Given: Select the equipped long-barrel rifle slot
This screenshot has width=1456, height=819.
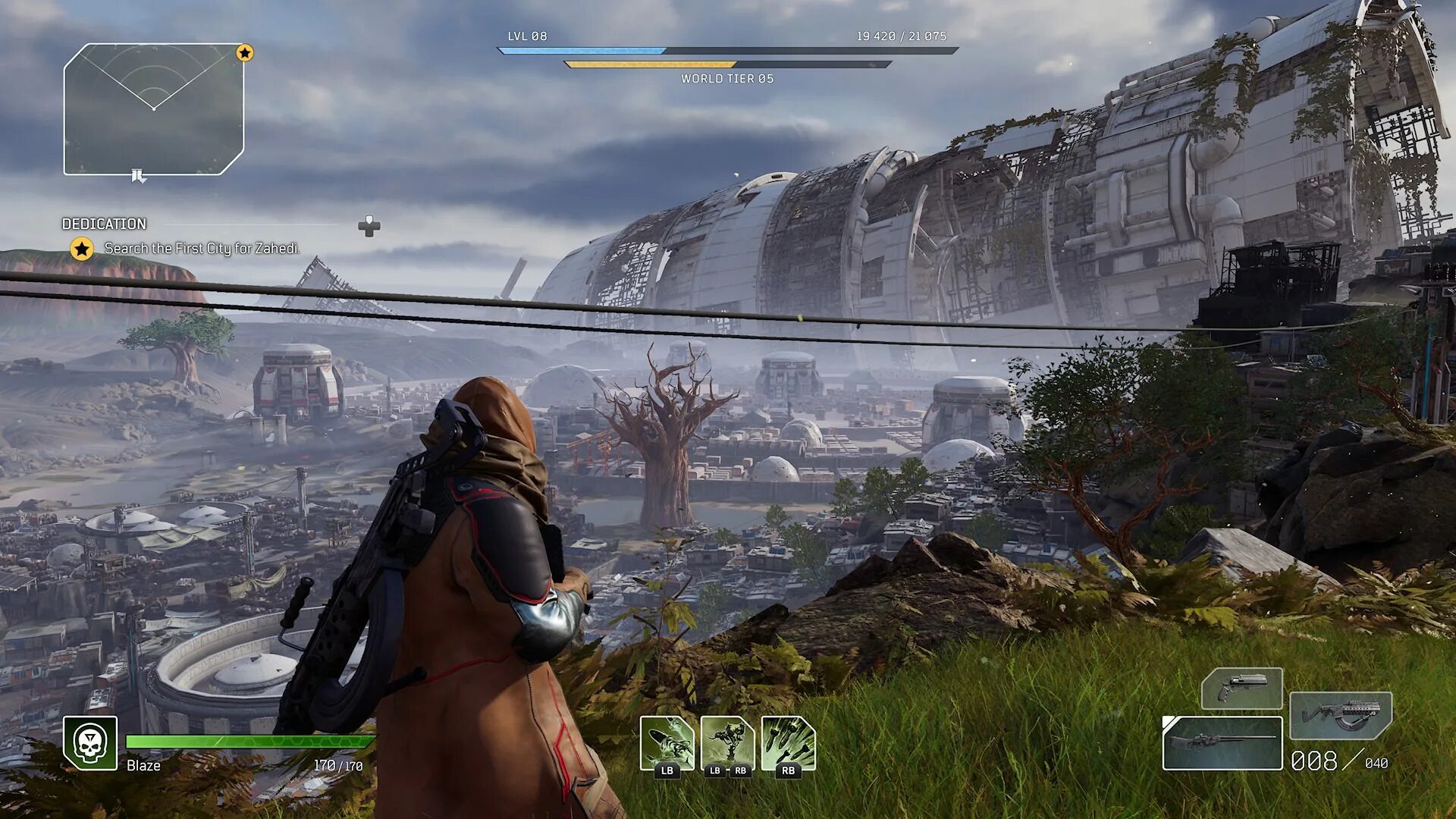Looking at the screenshot, I should pyautogui.click(x=1222, y=742).
